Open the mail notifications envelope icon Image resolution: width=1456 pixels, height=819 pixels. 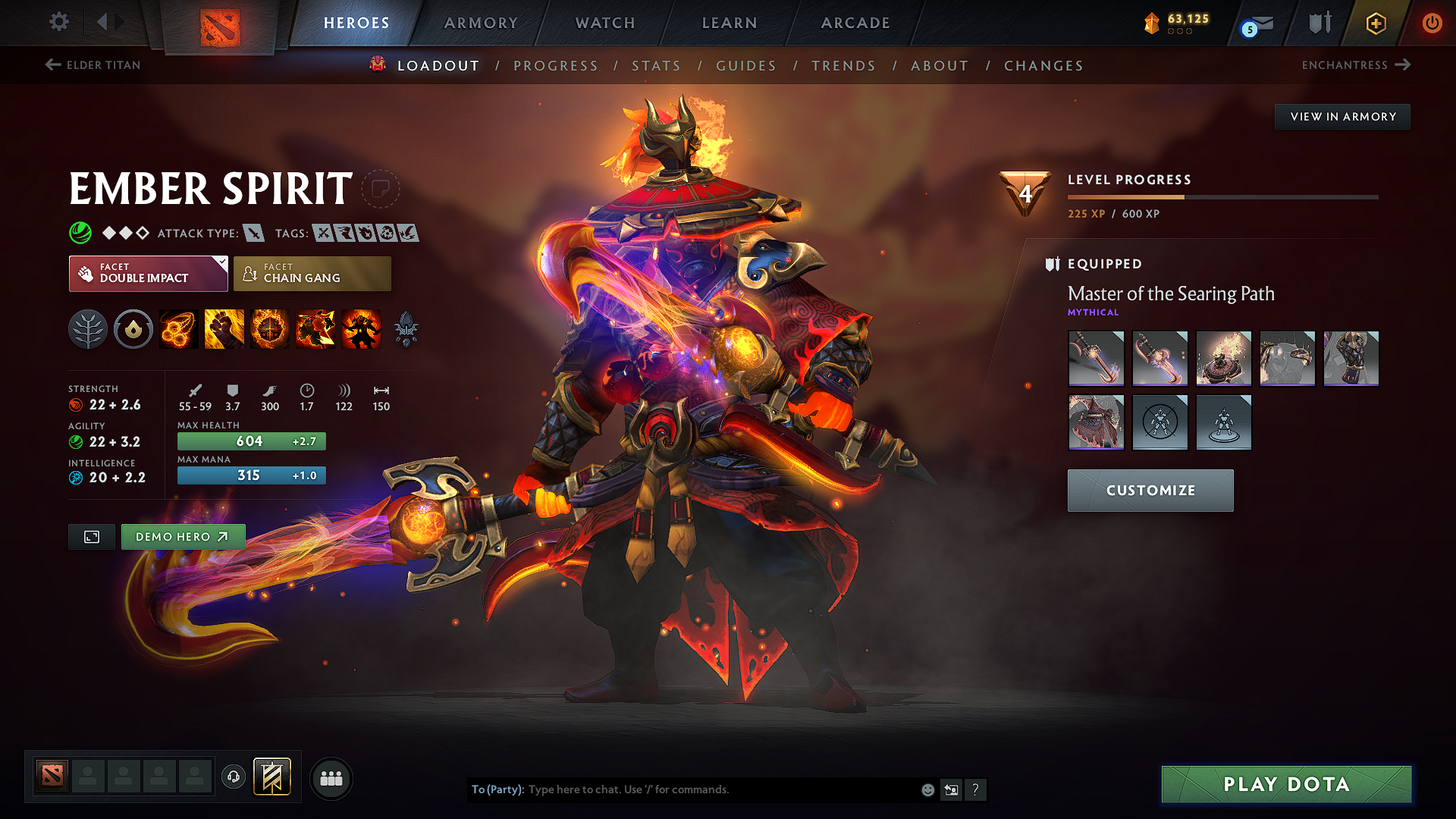tap(1257, 23)
